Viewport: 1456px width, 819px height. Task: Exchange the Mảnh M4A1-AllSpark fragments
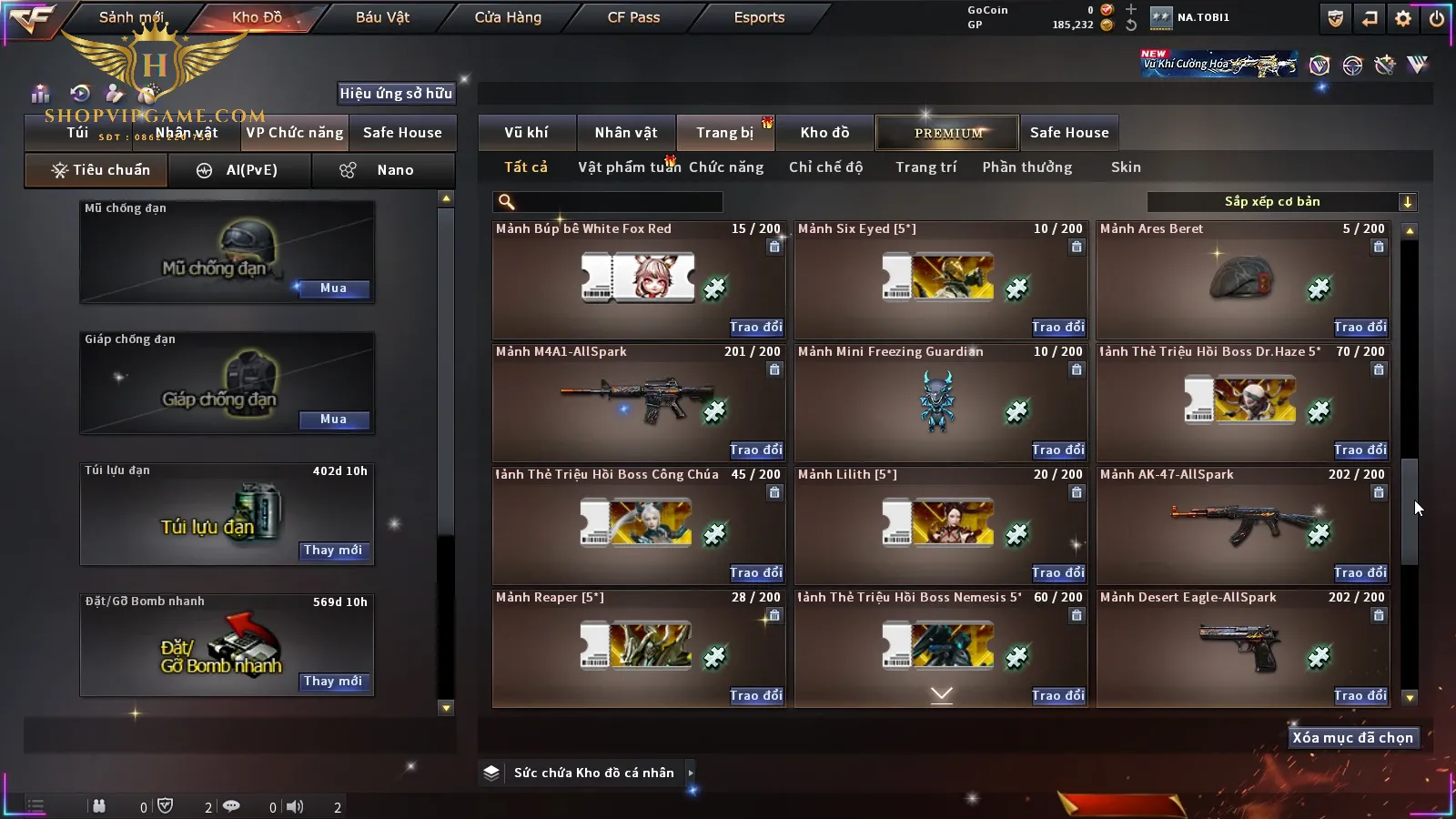[x=755, y=450]
